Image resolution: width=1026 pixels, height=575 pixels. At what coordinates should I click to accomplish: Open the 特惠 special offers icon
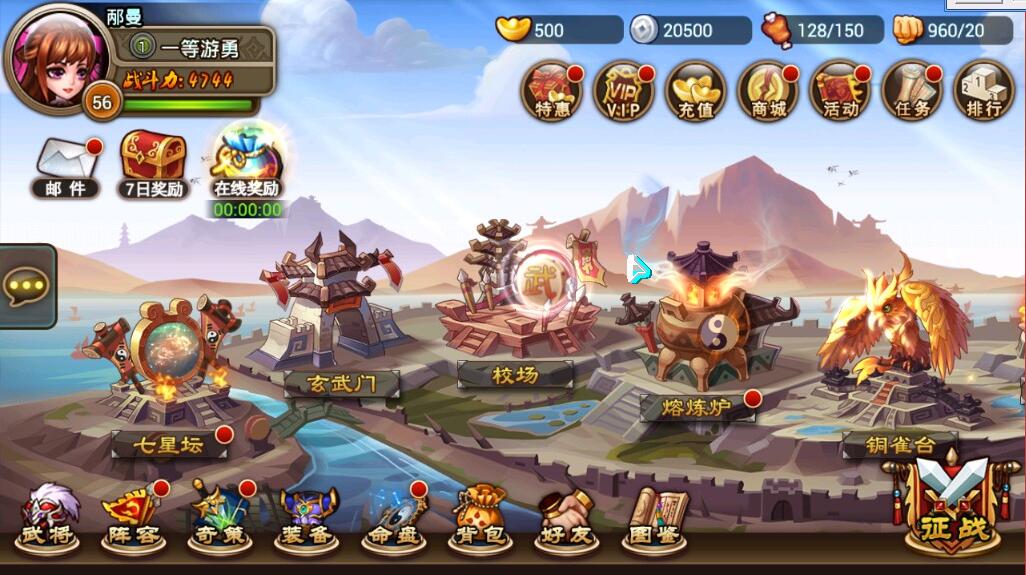pos(552,91)
